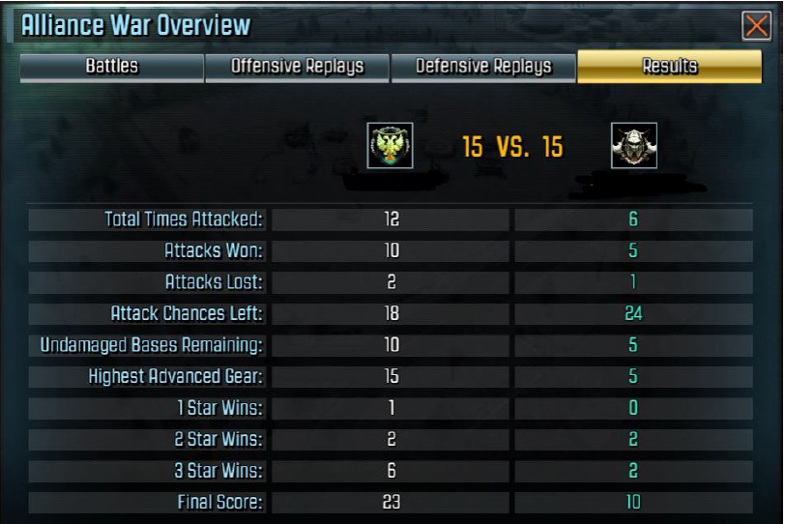Select the Results tab
785x524 pixels.
point(669,67)
